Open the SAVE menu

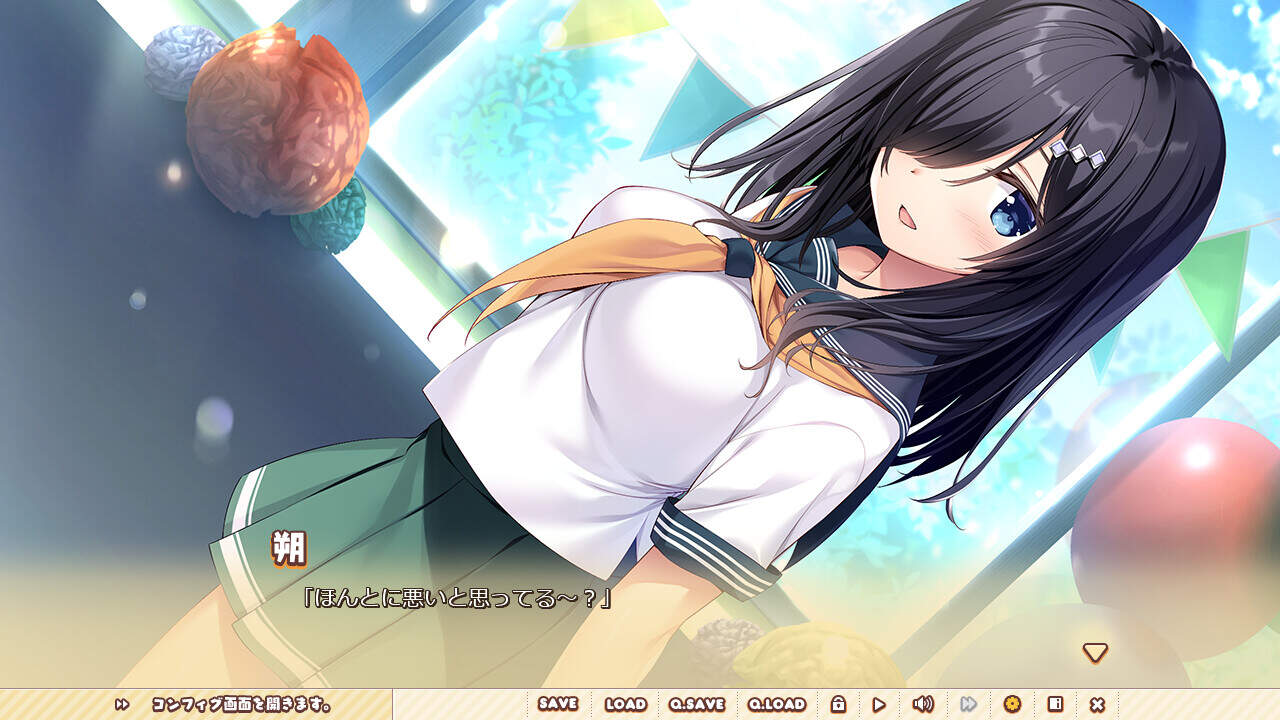558,704
